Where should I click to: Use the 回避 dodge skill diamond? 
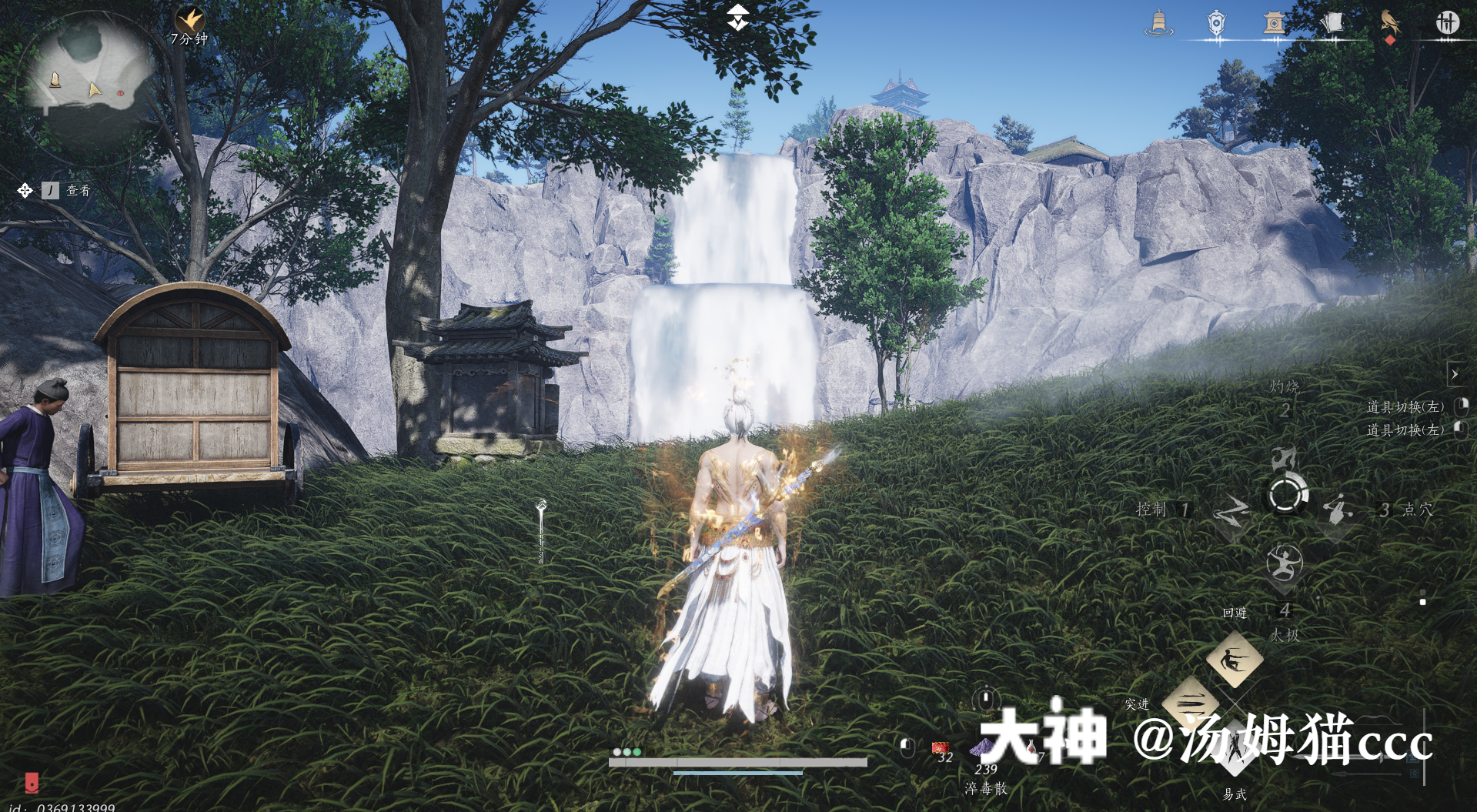click(1235, 659)
